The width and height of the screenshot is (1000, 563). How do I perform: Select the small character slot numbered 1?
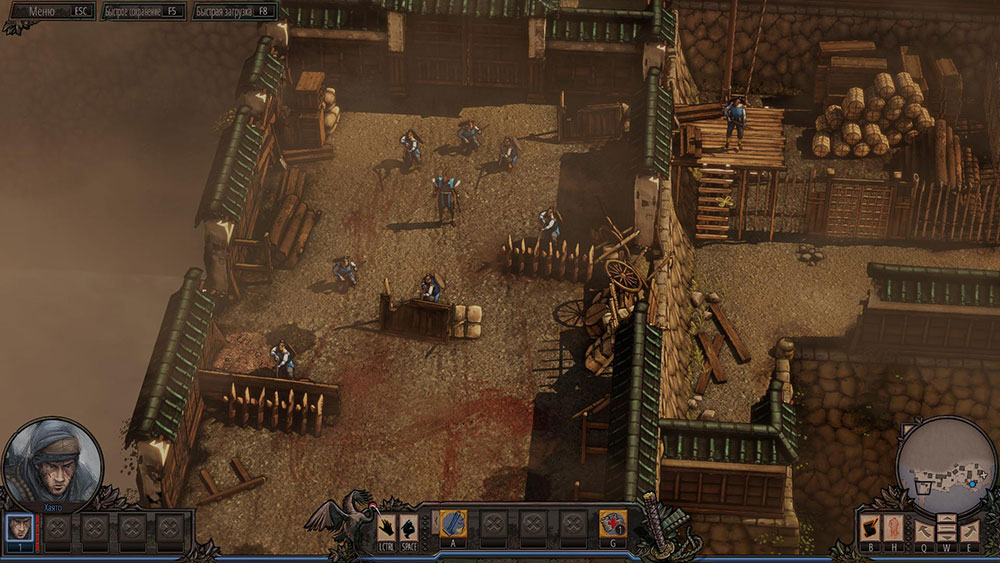19,527
